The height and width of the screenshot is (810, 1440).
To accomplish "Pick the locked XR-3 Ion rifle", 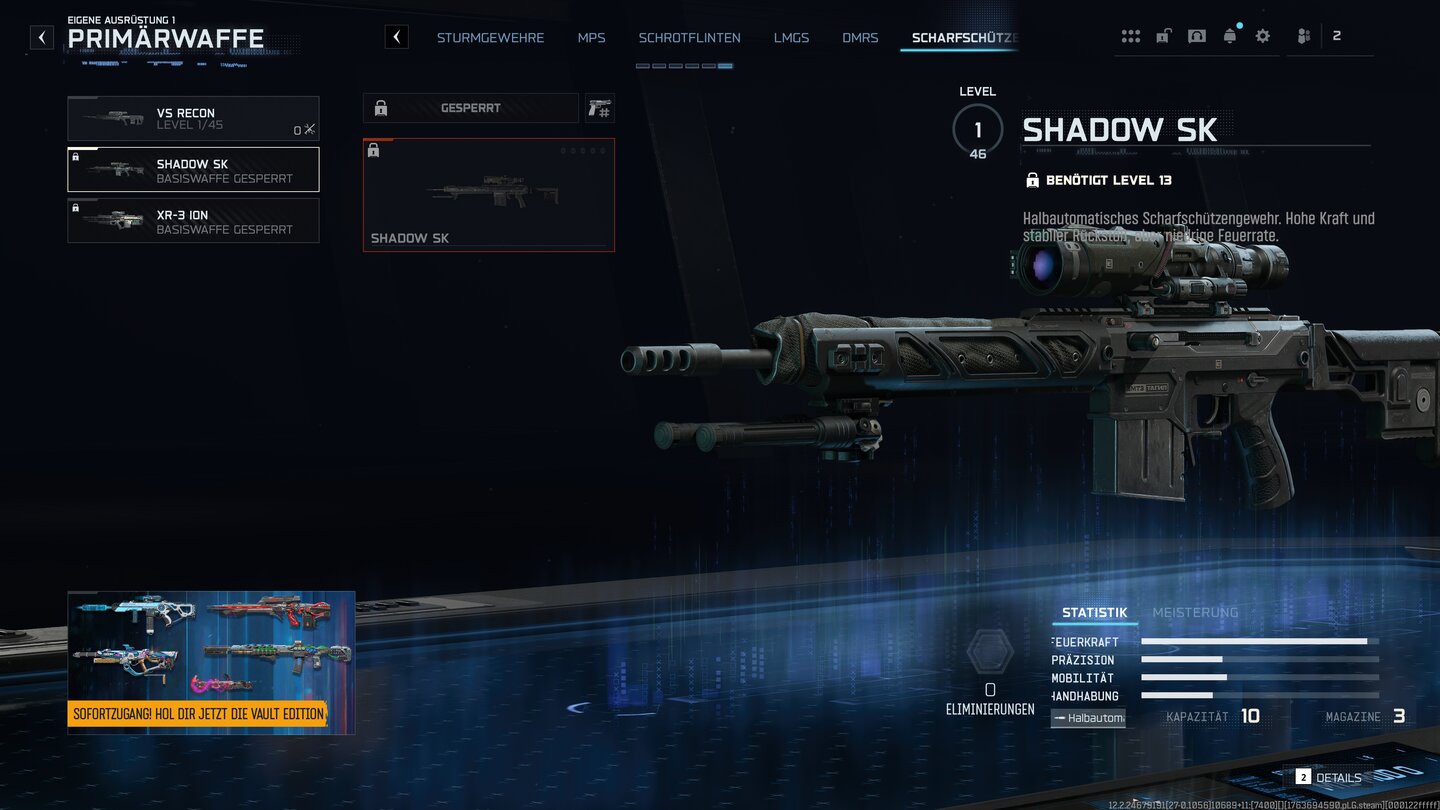I will (x=193, y=221).
